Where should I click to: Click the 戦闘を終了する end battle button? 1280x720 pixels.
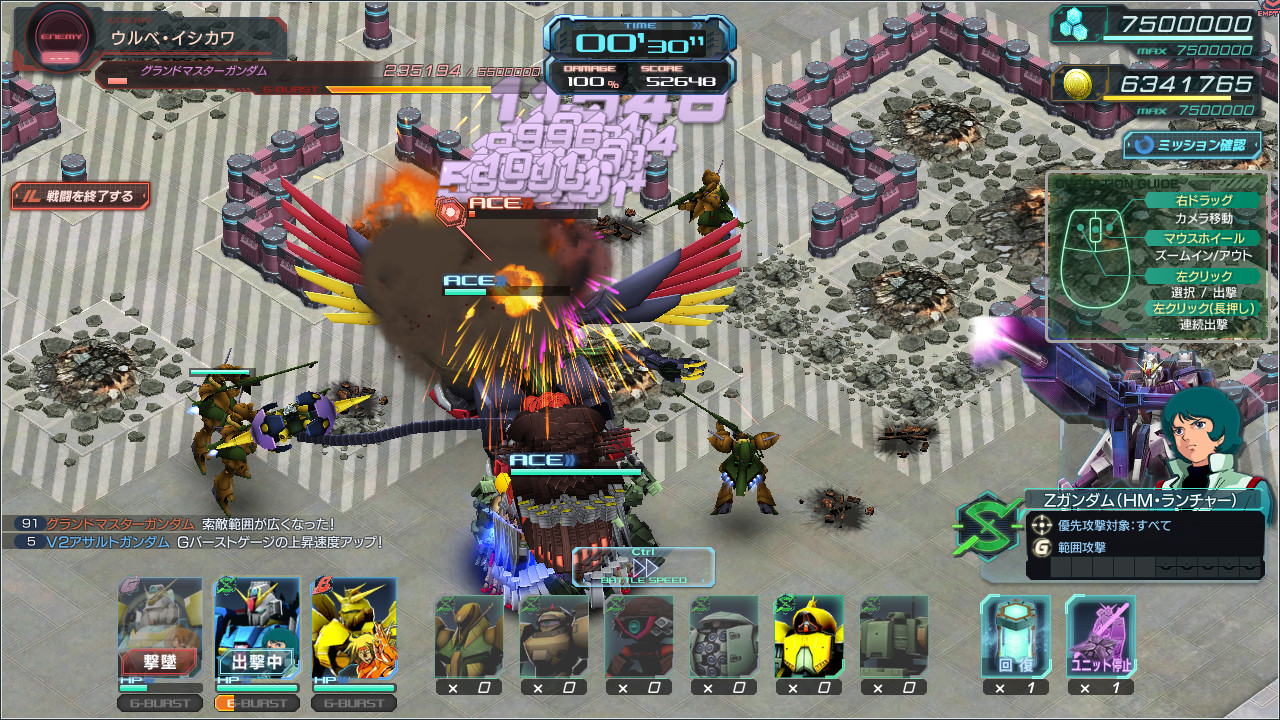81,196
